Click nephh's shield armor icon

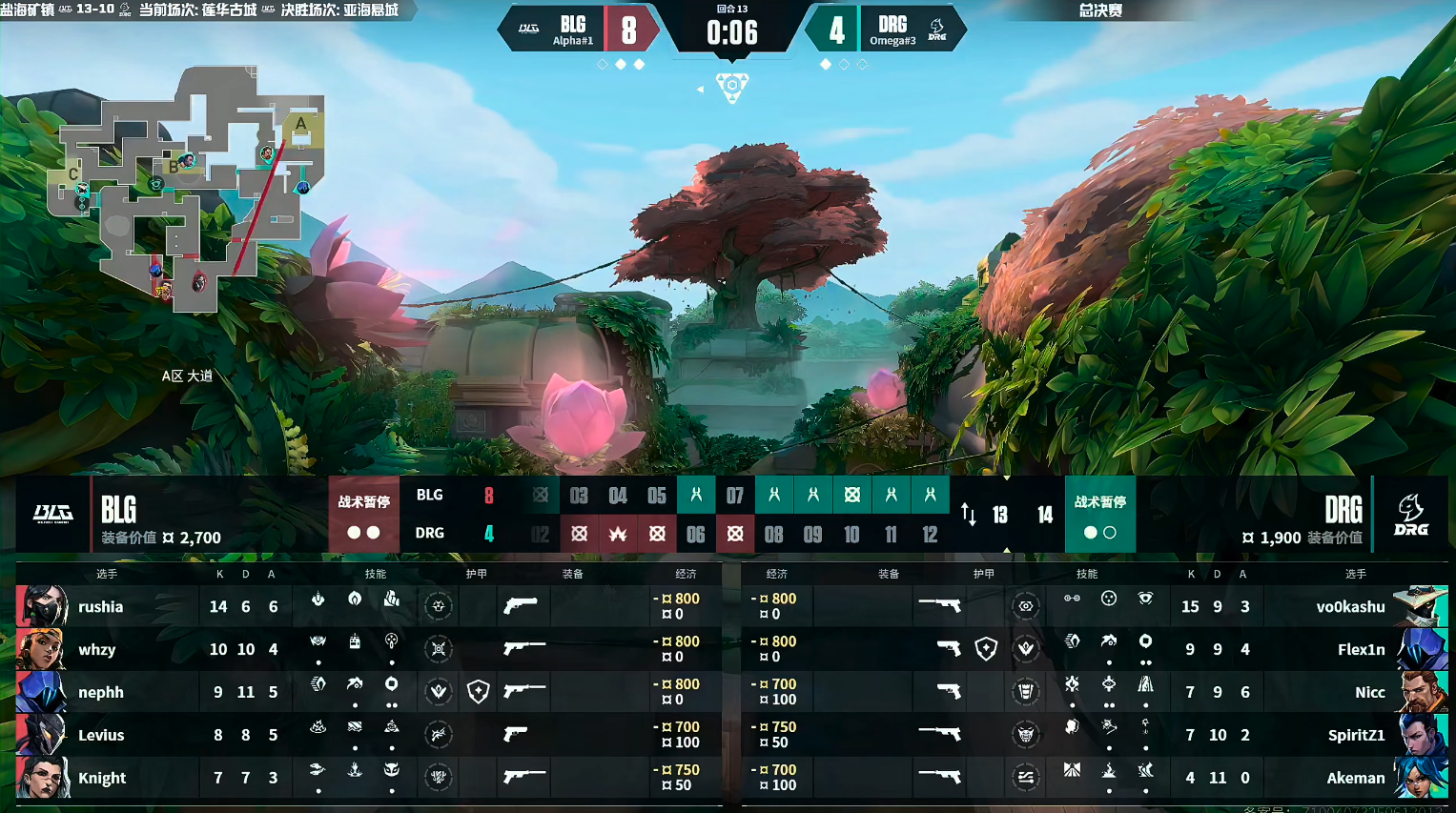pyautogui.click(x=479, y=692)
